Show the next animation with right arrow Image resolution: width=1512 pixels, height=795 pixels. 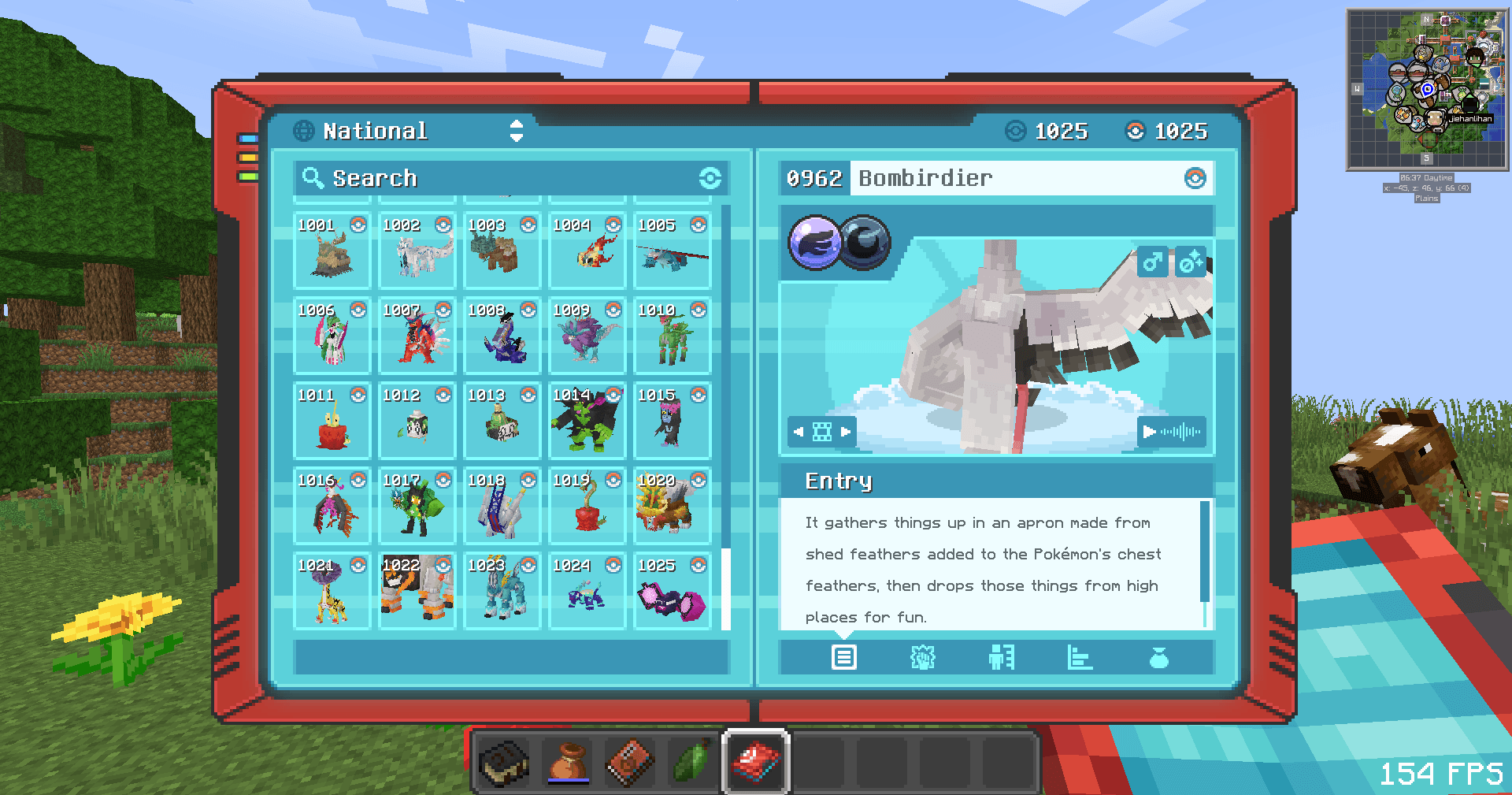(x=846, y=432)
